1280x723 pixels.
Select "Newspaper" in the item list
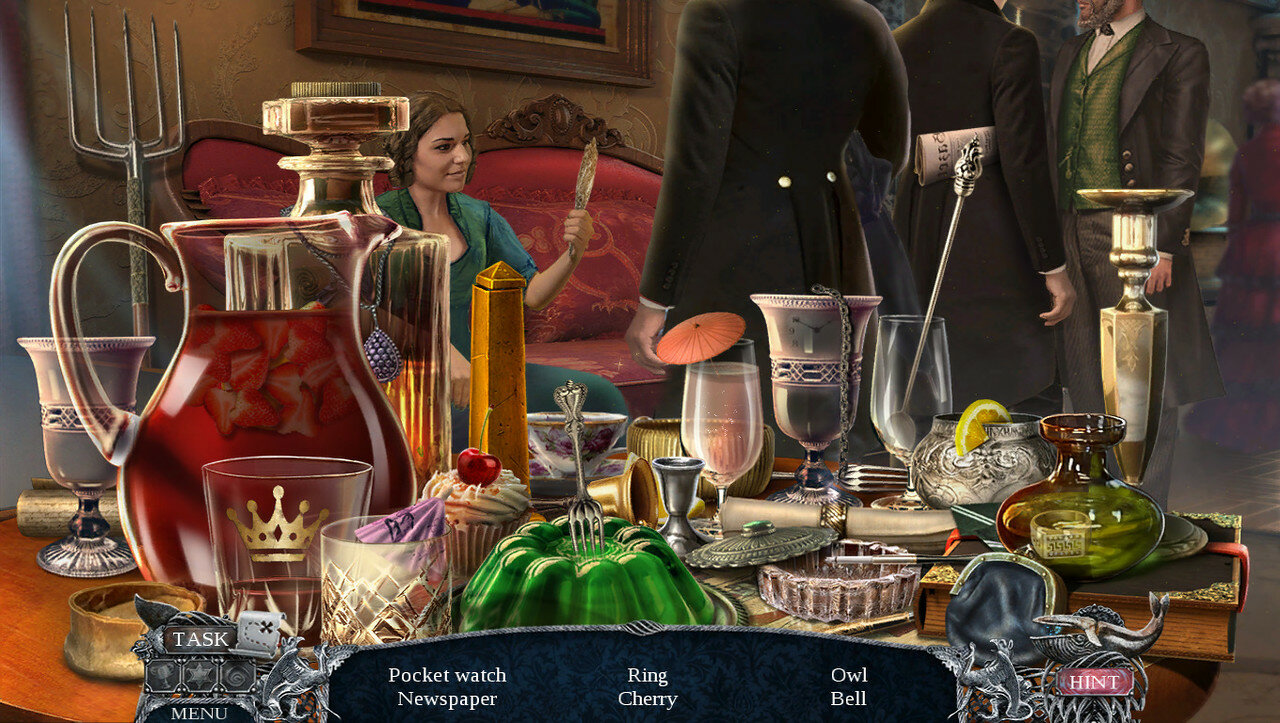pos(447,699)
